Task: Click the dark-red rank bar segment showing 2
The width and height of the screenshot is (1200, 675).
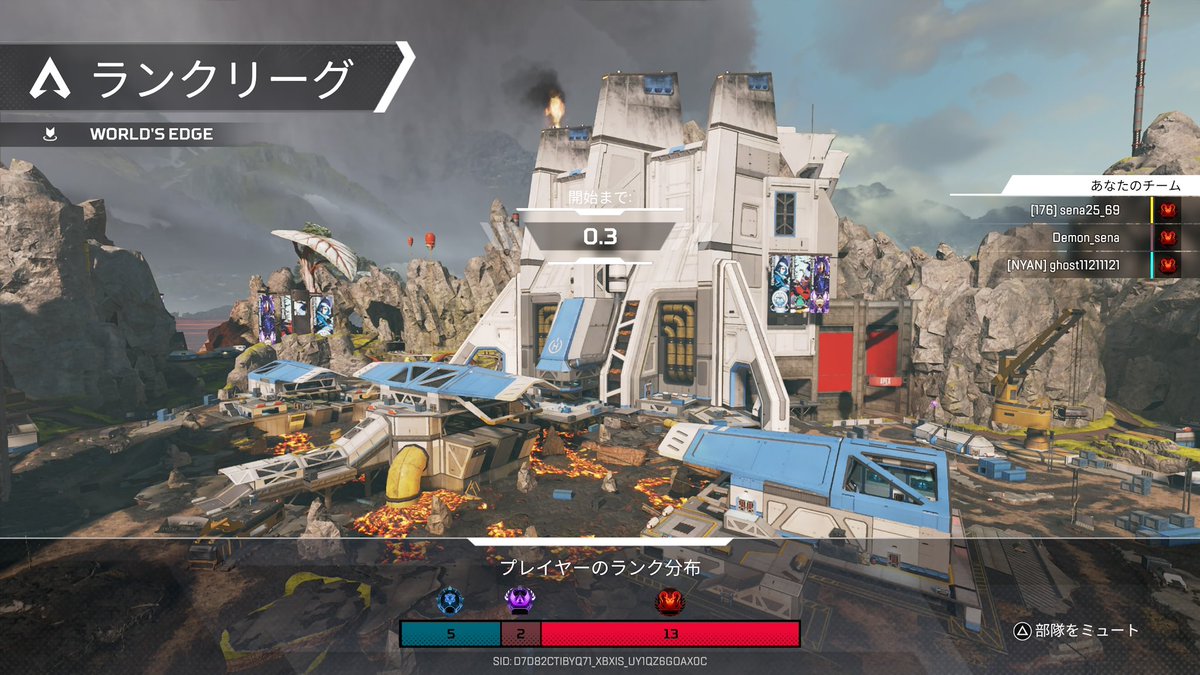Action: 520,634
